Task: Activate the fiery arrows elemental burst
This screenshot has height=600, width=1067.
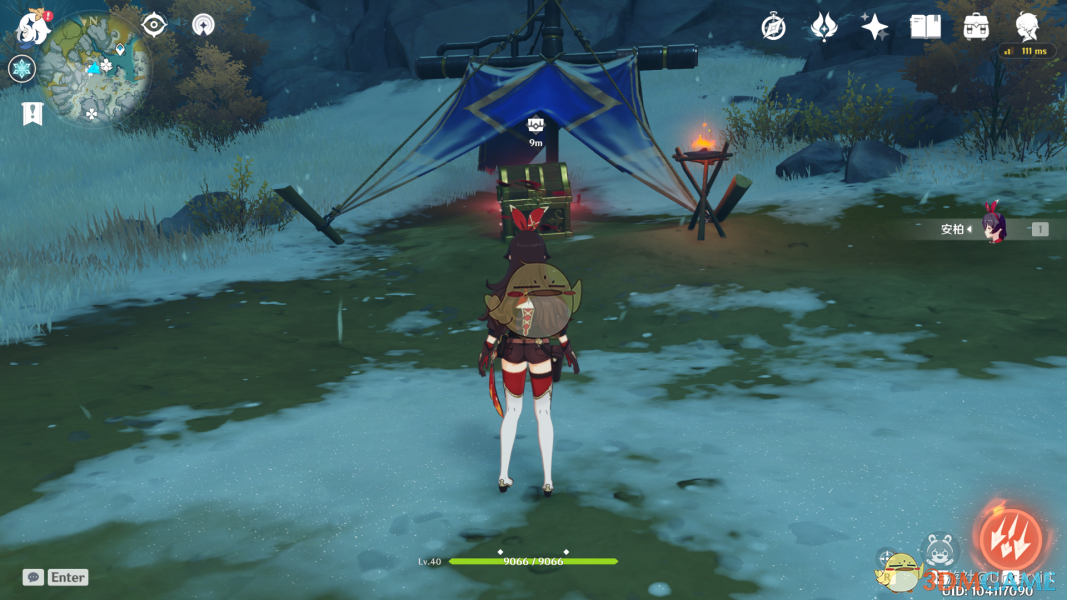Action: coord(1010,539)
